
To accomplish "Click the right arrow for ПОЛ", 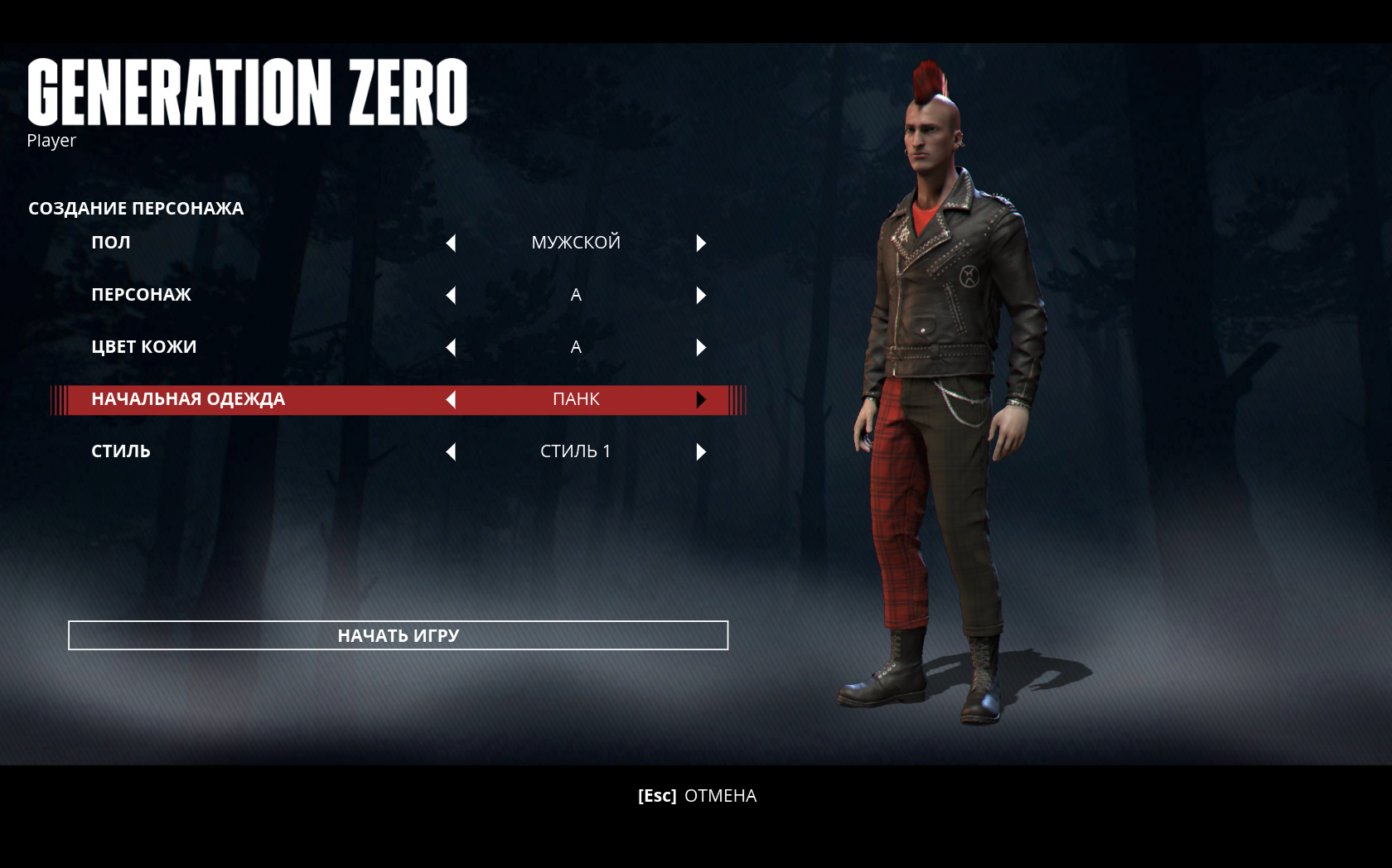I will pyautogui.click(x=701, y=243).
